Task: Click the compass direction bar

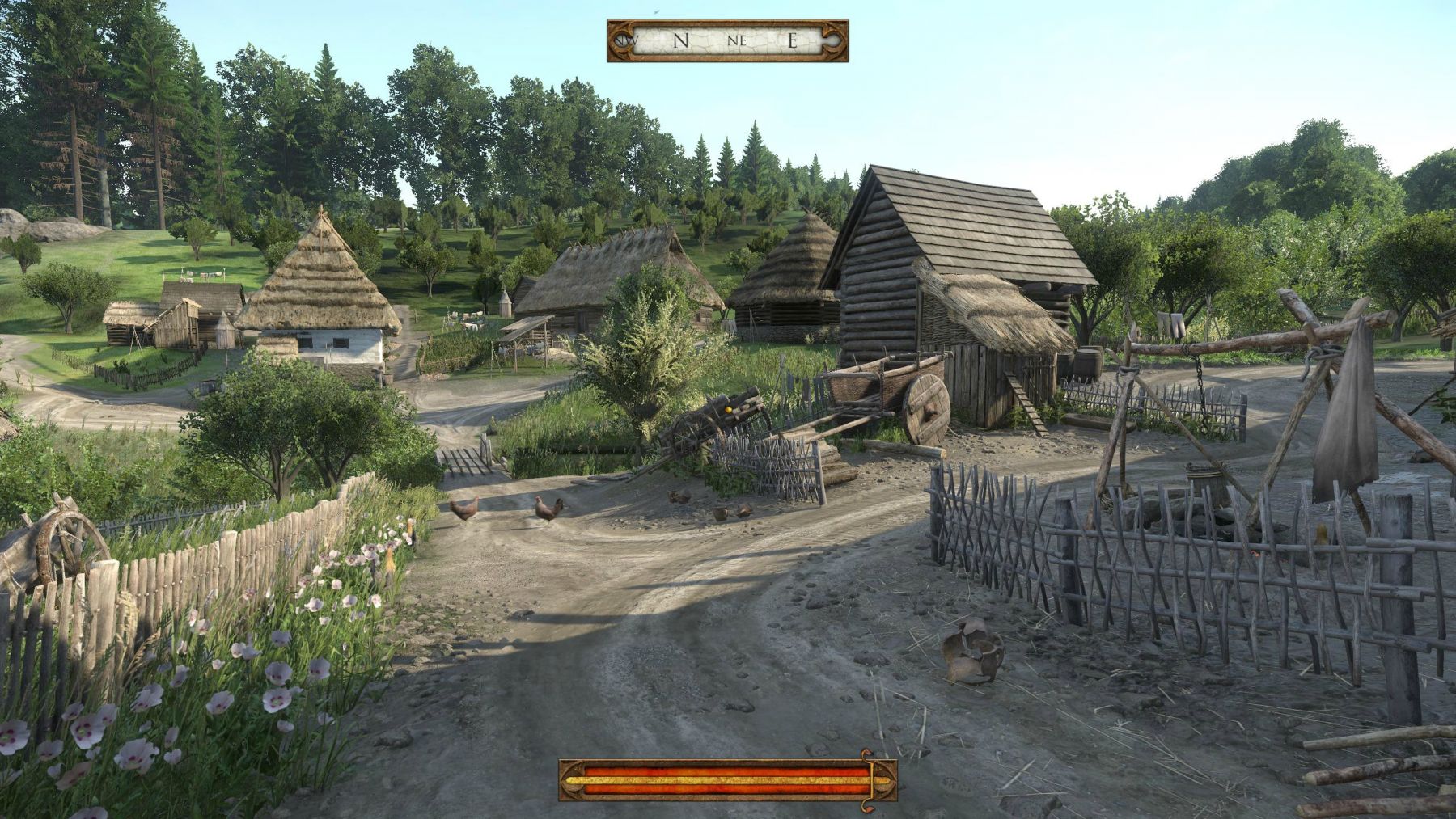Action: coord(727,40)
